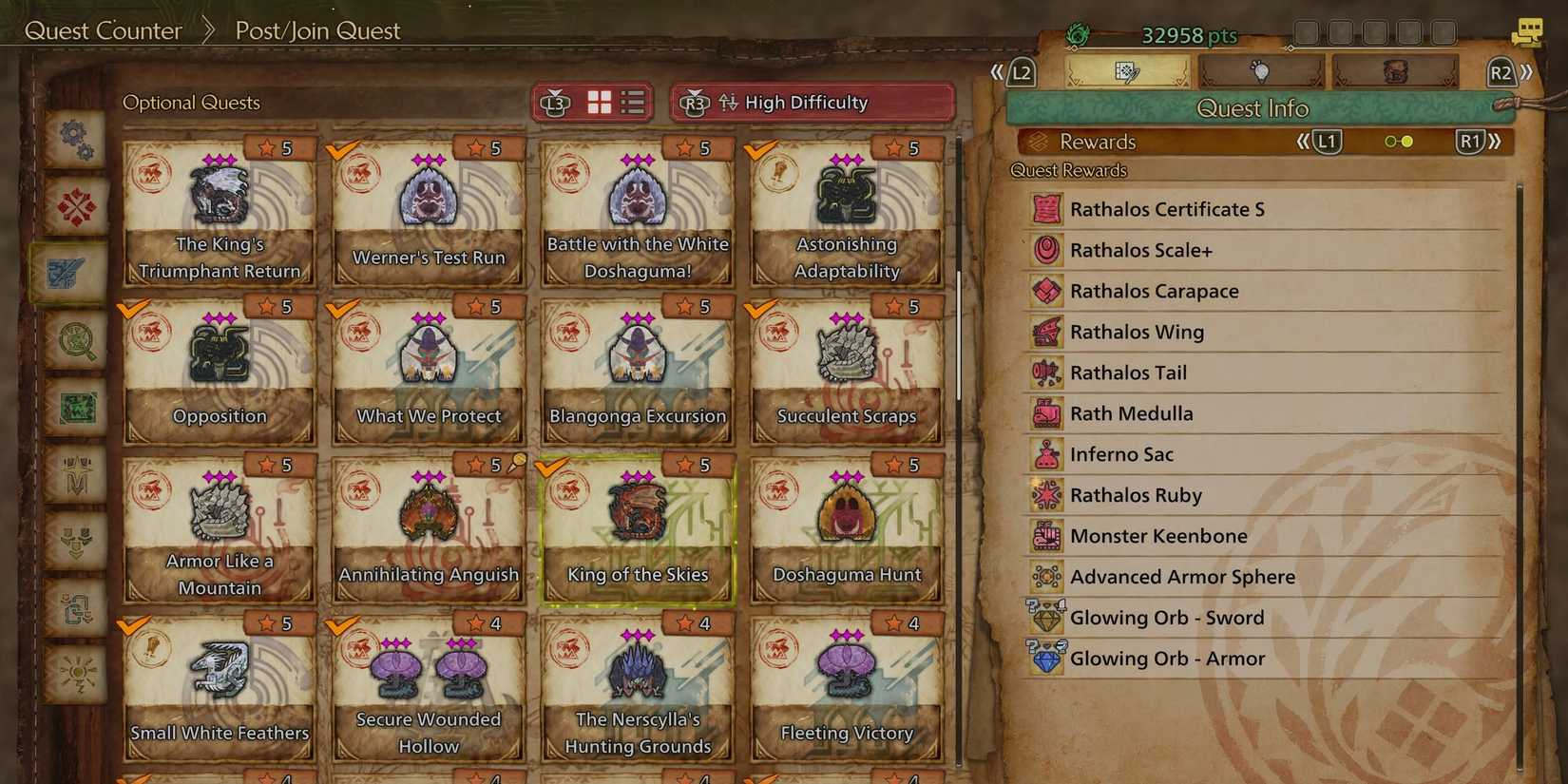Click the yellow chat bubble icon top right

1528,31
